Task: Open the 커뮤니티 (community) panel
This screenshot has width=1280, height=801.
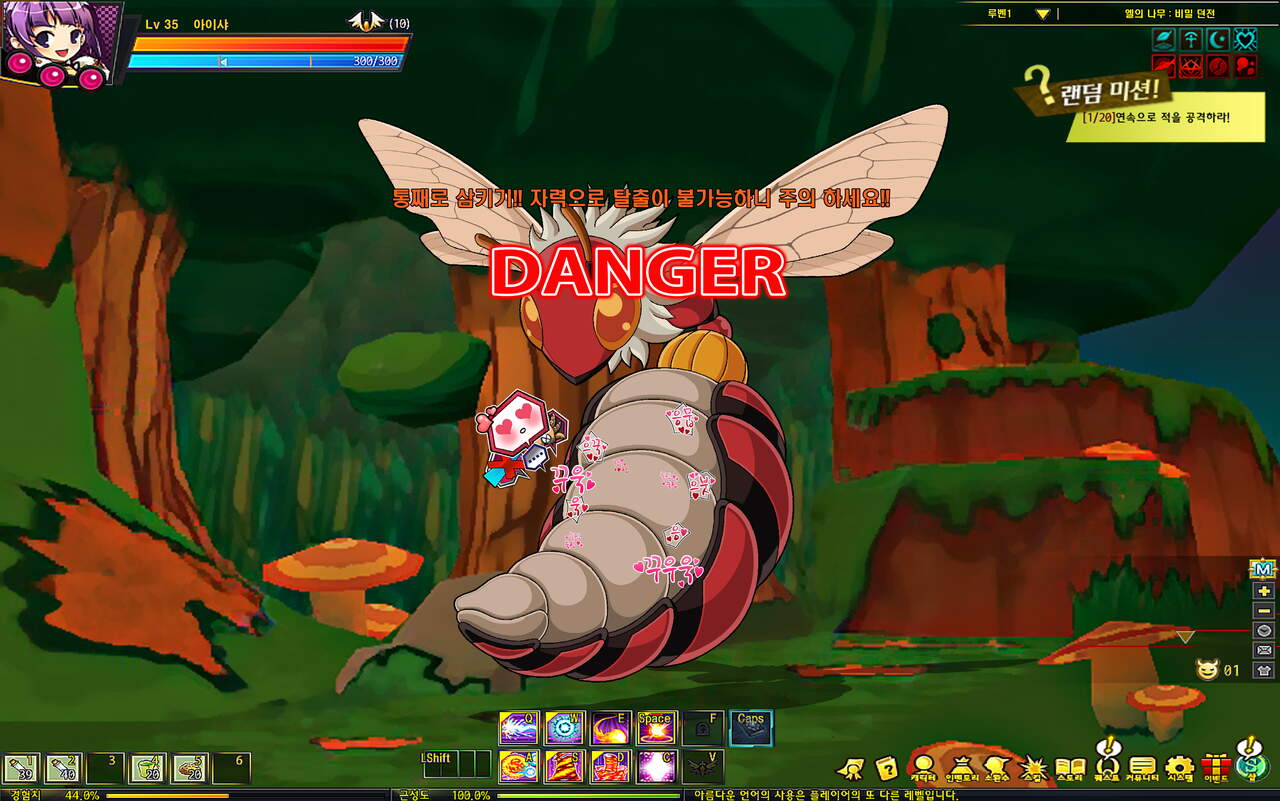Action: 1142,768
